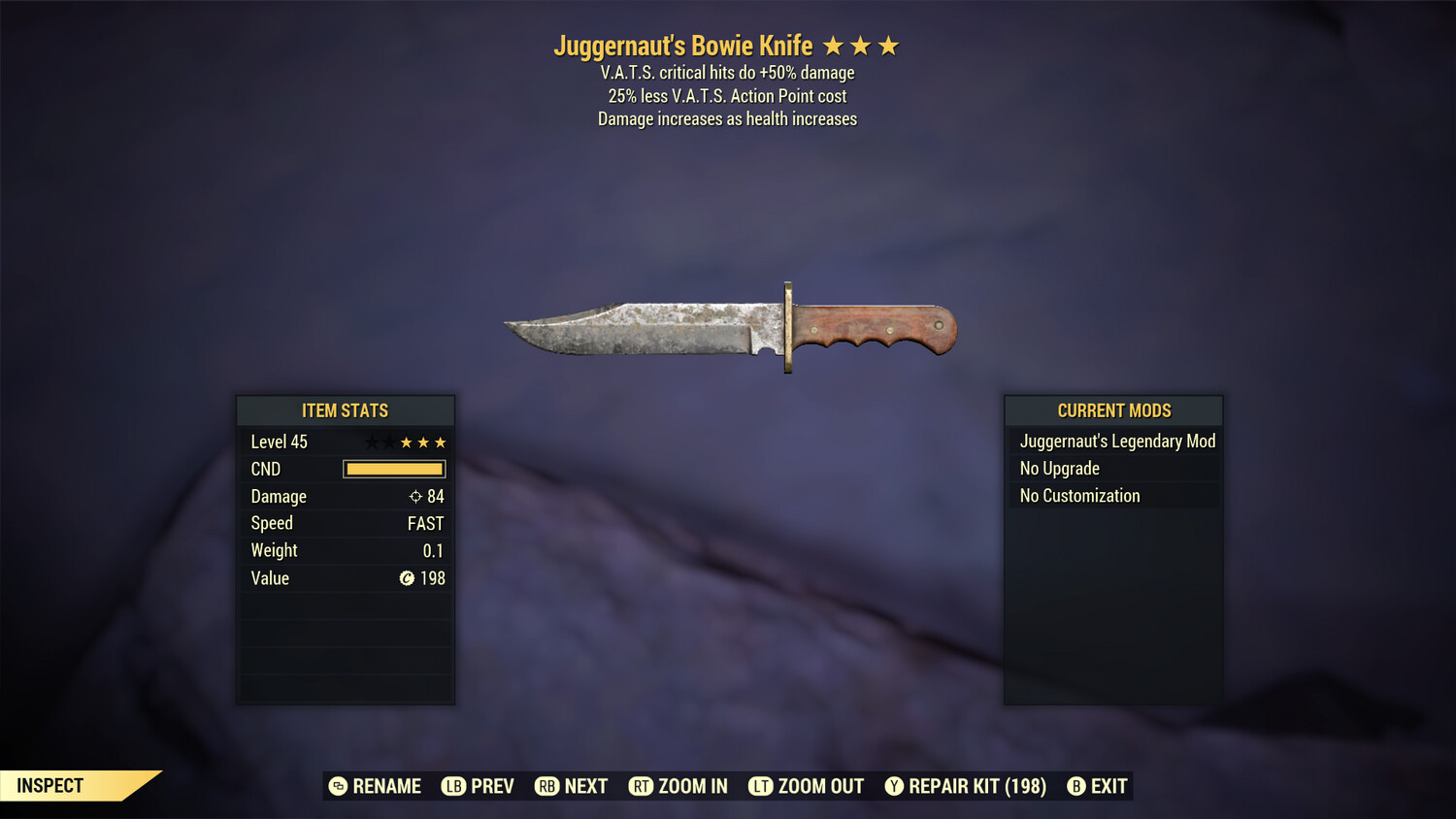Viewport: 1456px width, 819px height.
Task: Select Juggernaut's Legendary Mod row
Action: click(1116, 442)
